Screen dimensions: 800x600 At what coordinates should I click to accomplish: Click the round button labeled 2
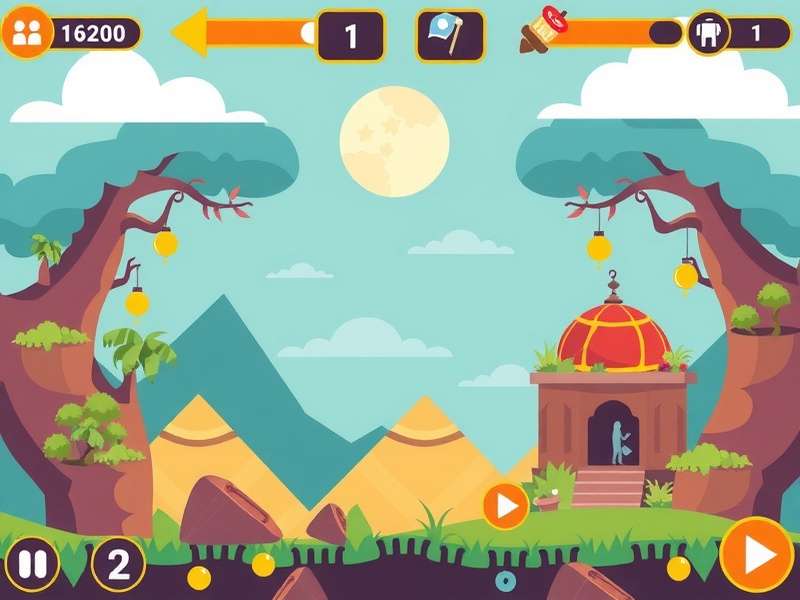[118, 565]
